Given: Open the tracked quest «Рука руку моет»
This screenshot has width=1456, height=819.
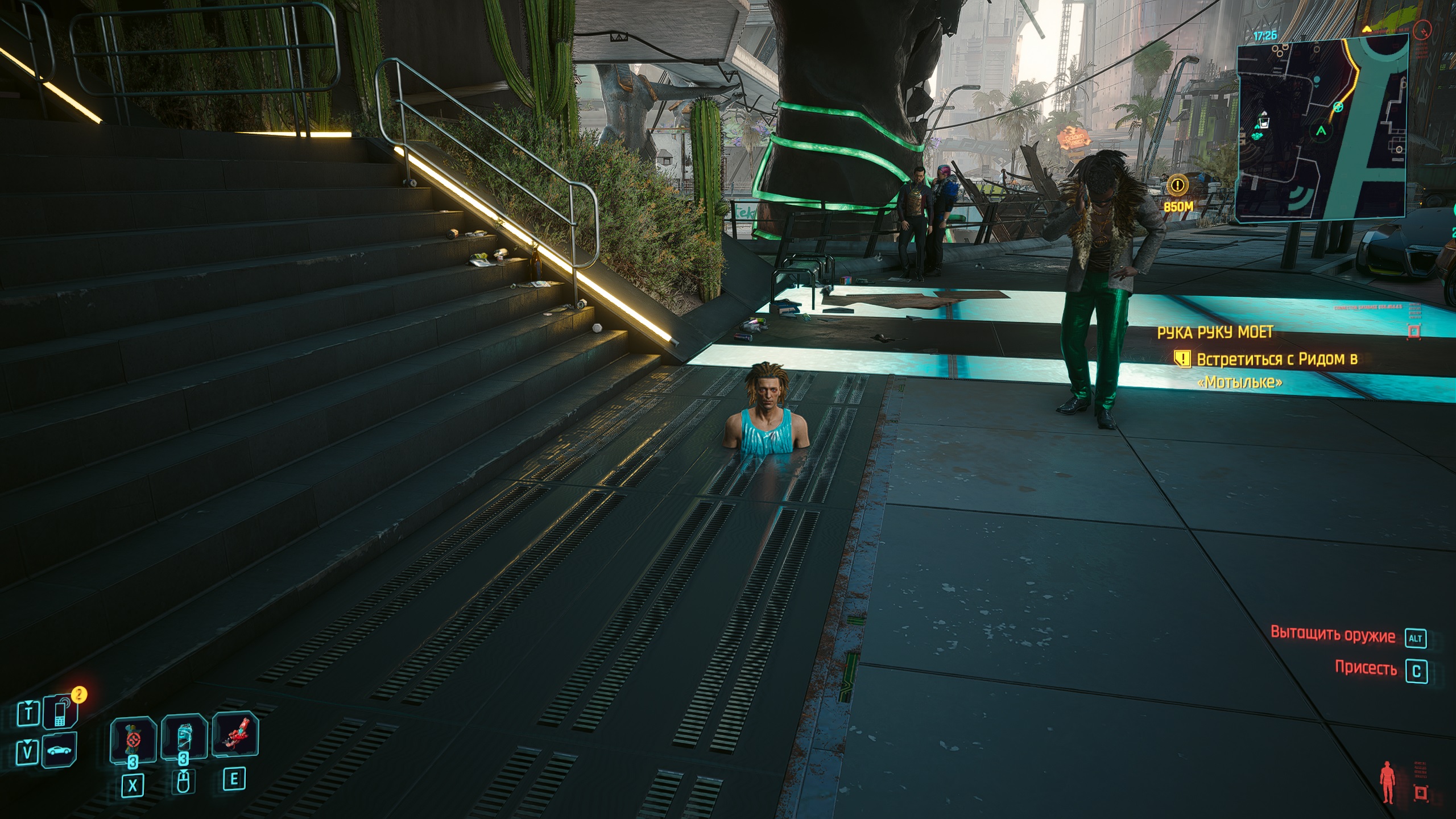Looking at the screenshot, I should click(x=1215, y=333).
